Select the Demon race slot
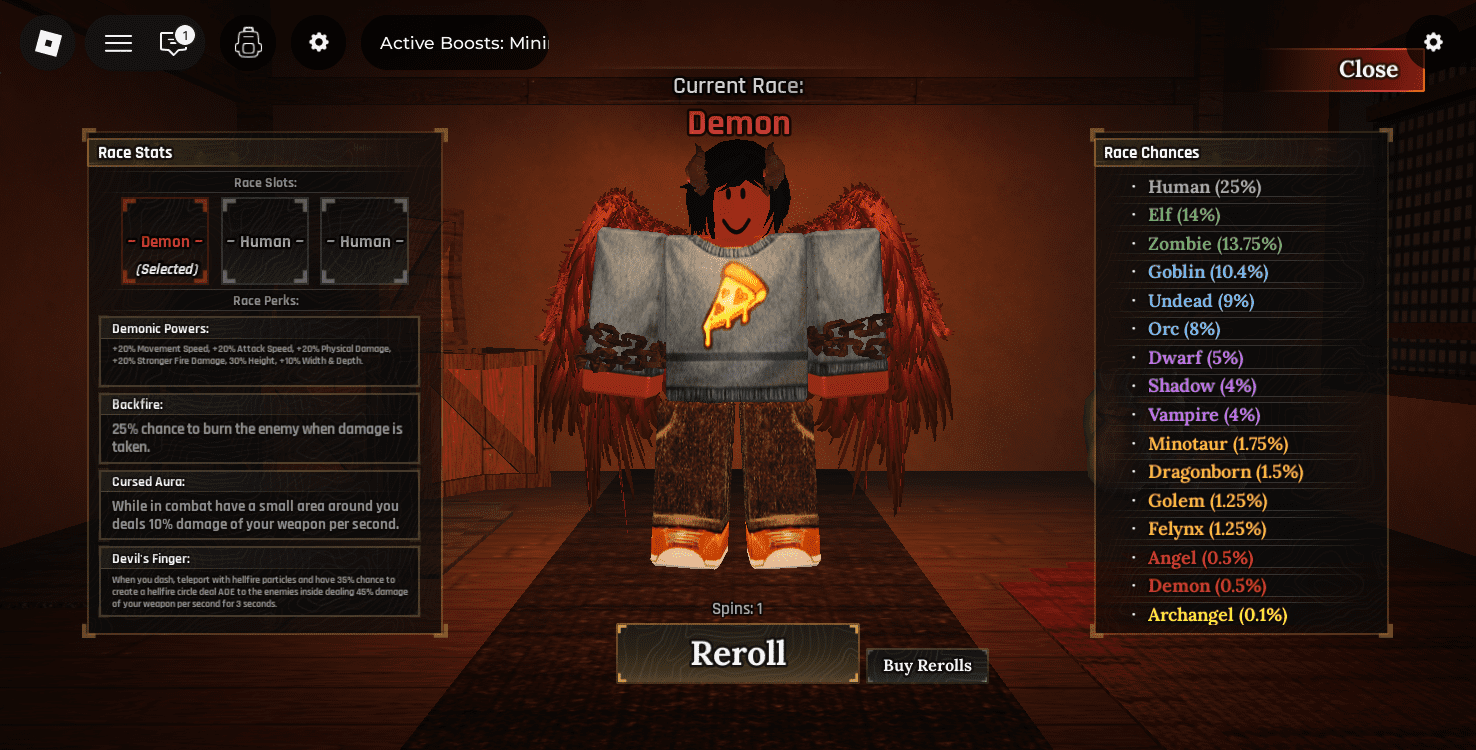The image size is (1476, 750). pyautogui.click(x=164, y=240)
